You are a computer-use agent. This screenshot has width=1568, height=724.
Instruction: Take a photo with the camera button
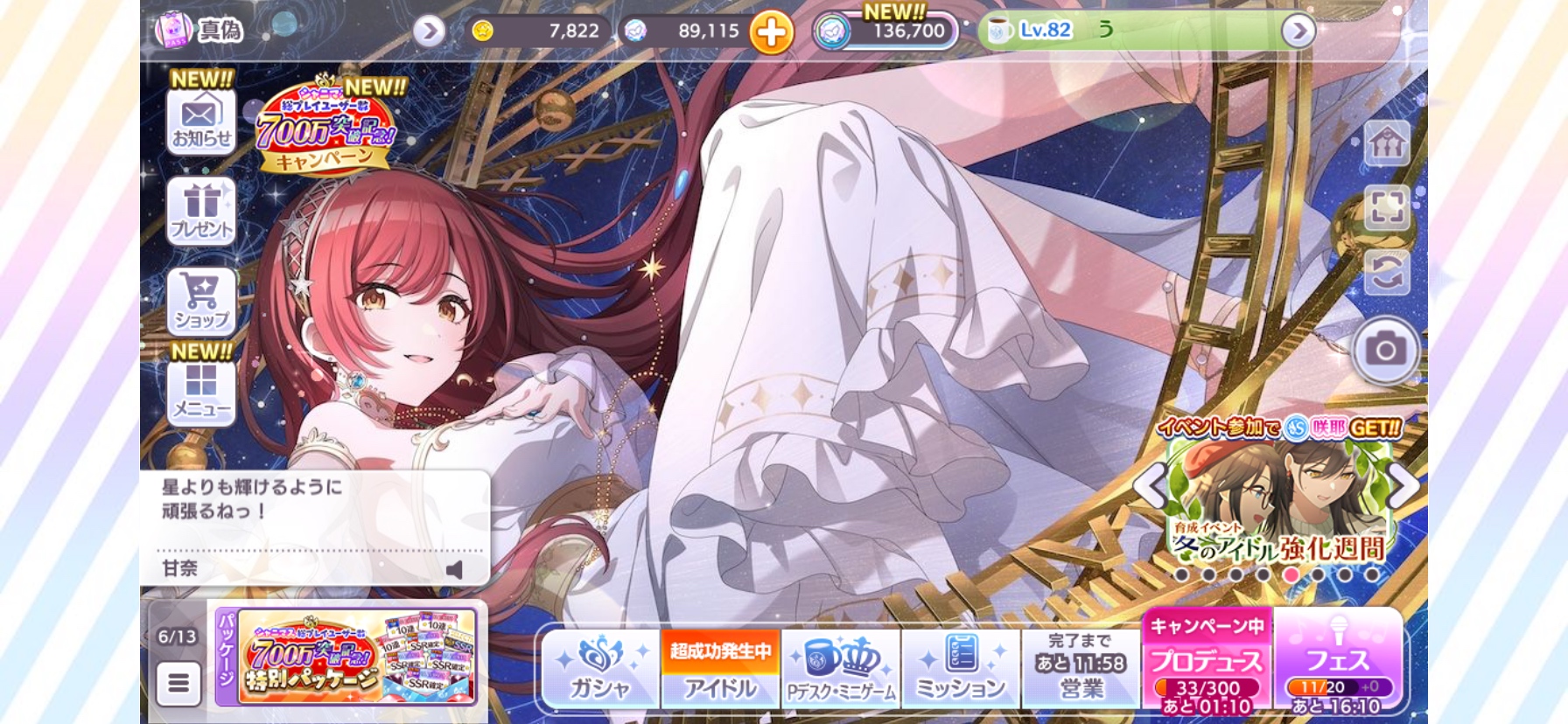pos(1385,351)
